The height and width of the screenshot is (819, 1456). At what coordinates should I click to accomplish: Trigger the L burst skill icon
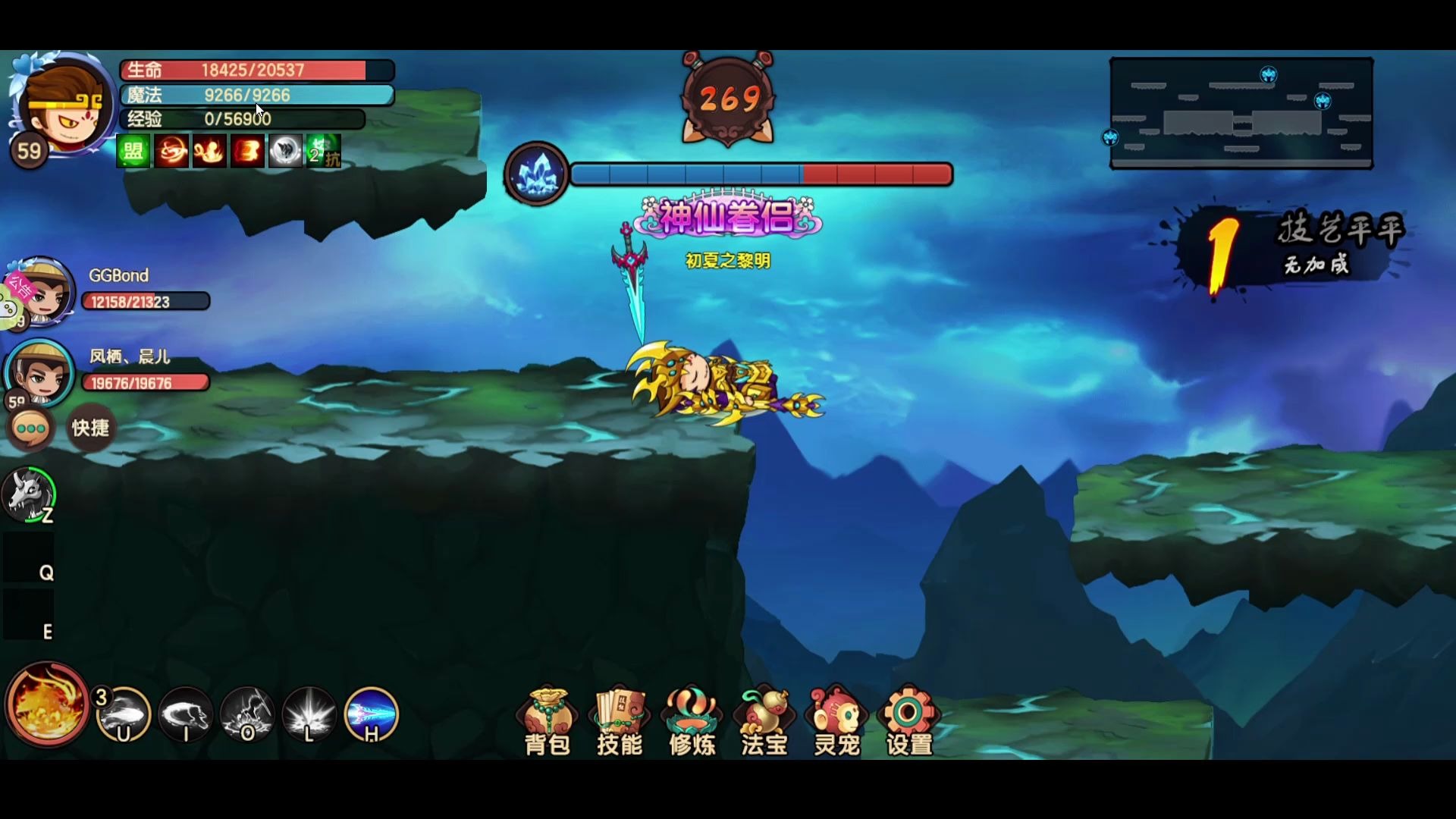coord(307,714)
